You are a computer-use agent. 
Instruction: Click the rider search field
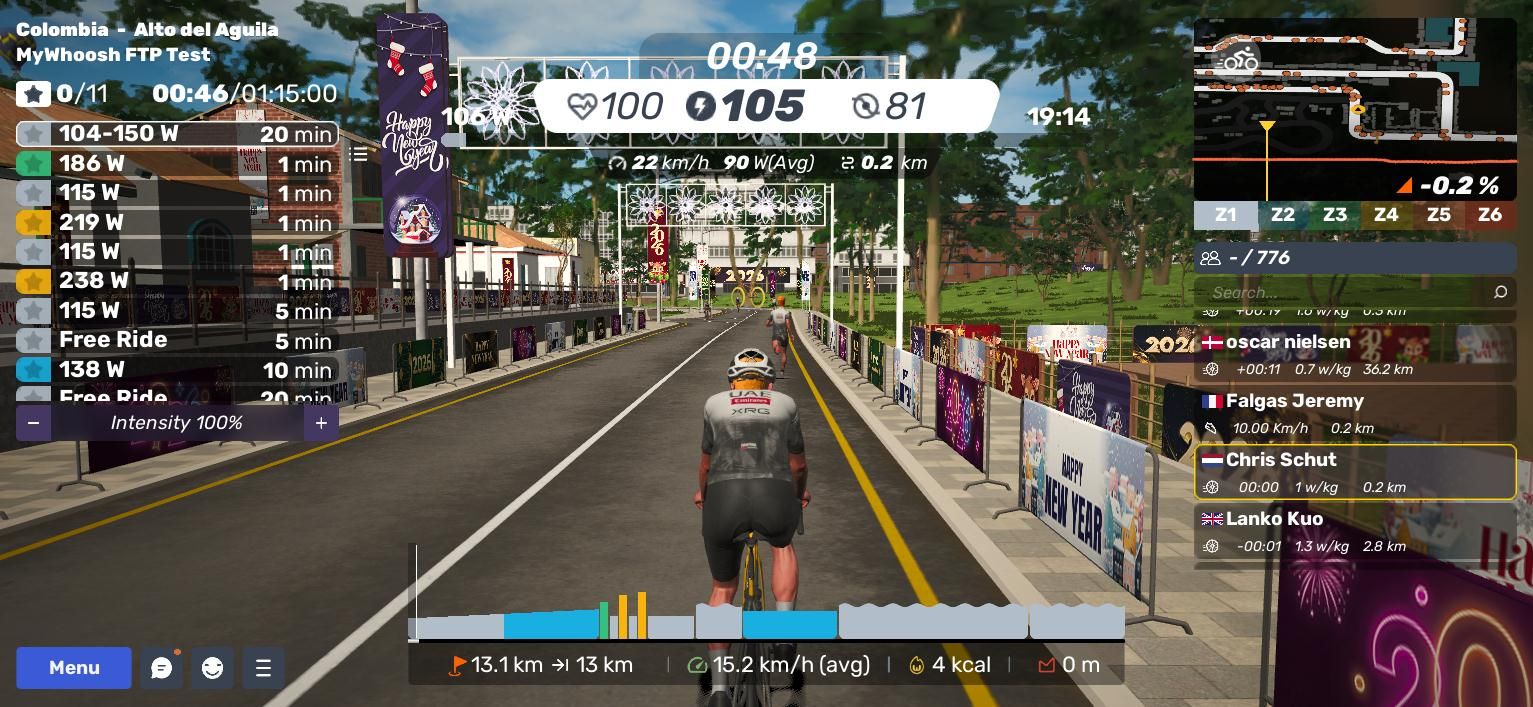[1340, 292]
